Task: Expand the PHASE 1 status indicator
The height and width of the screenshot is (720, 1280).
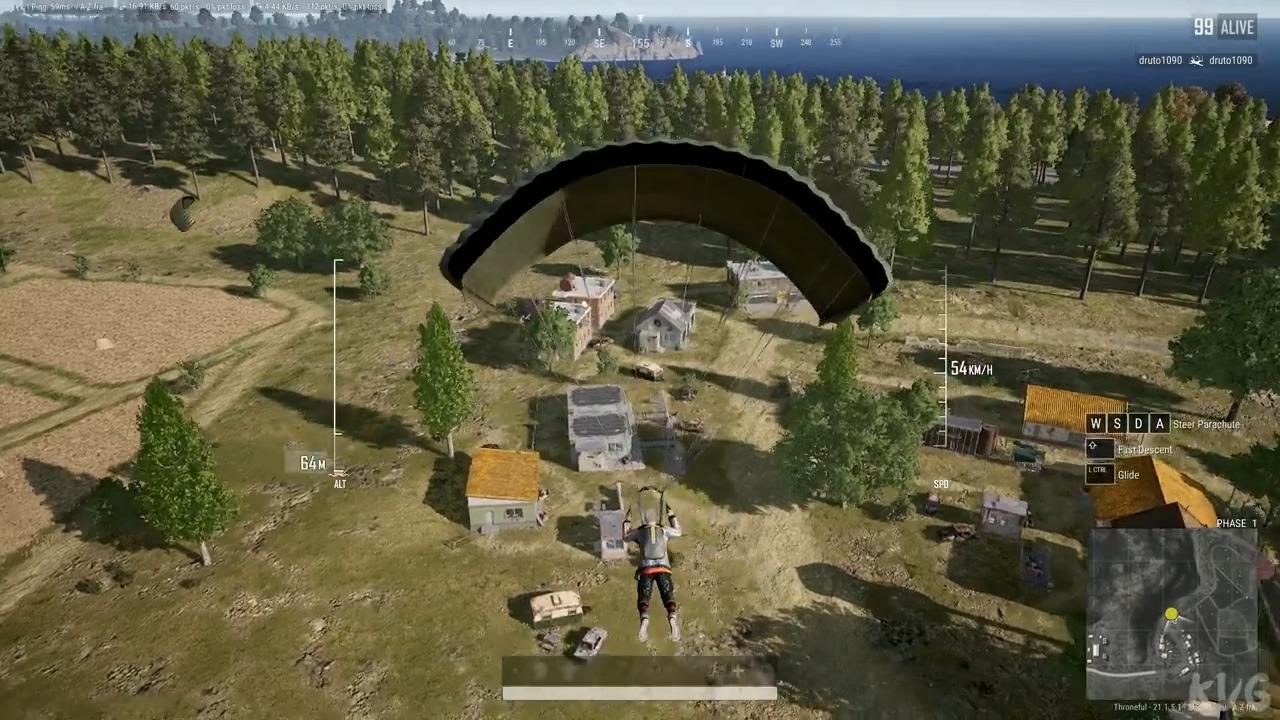Action: (1236, 523)
